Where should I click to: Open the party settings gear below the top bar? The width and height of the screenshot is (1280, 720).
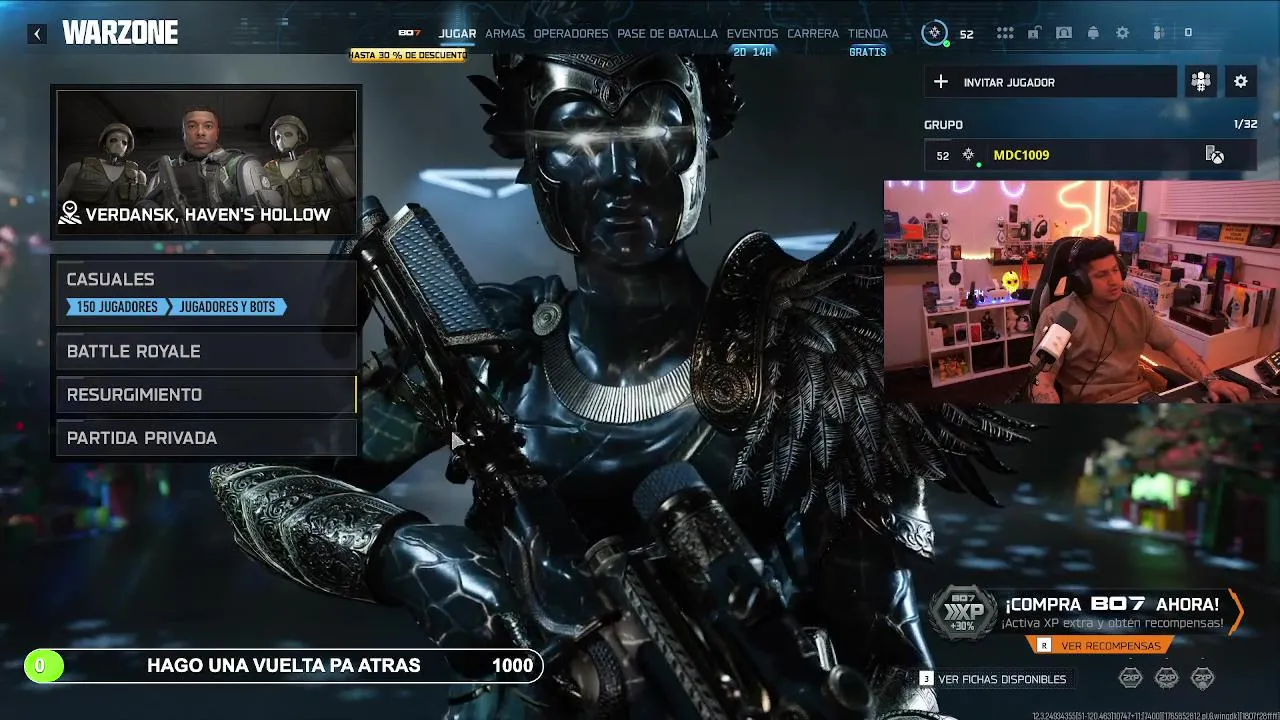click(x=1240, y=82)
